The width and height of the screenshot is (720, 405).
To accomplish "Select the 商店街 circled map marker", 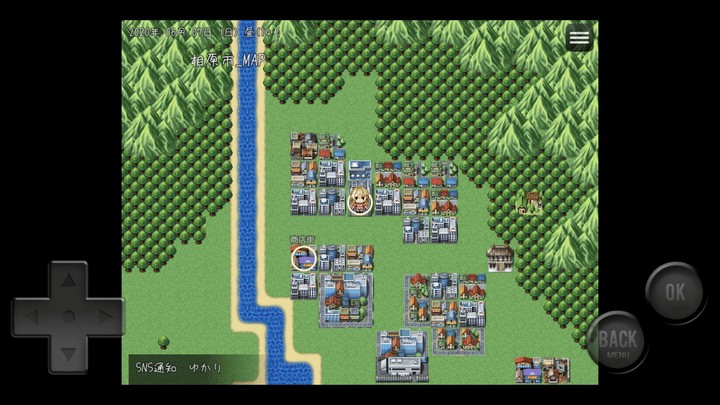I will click(303, 259).
